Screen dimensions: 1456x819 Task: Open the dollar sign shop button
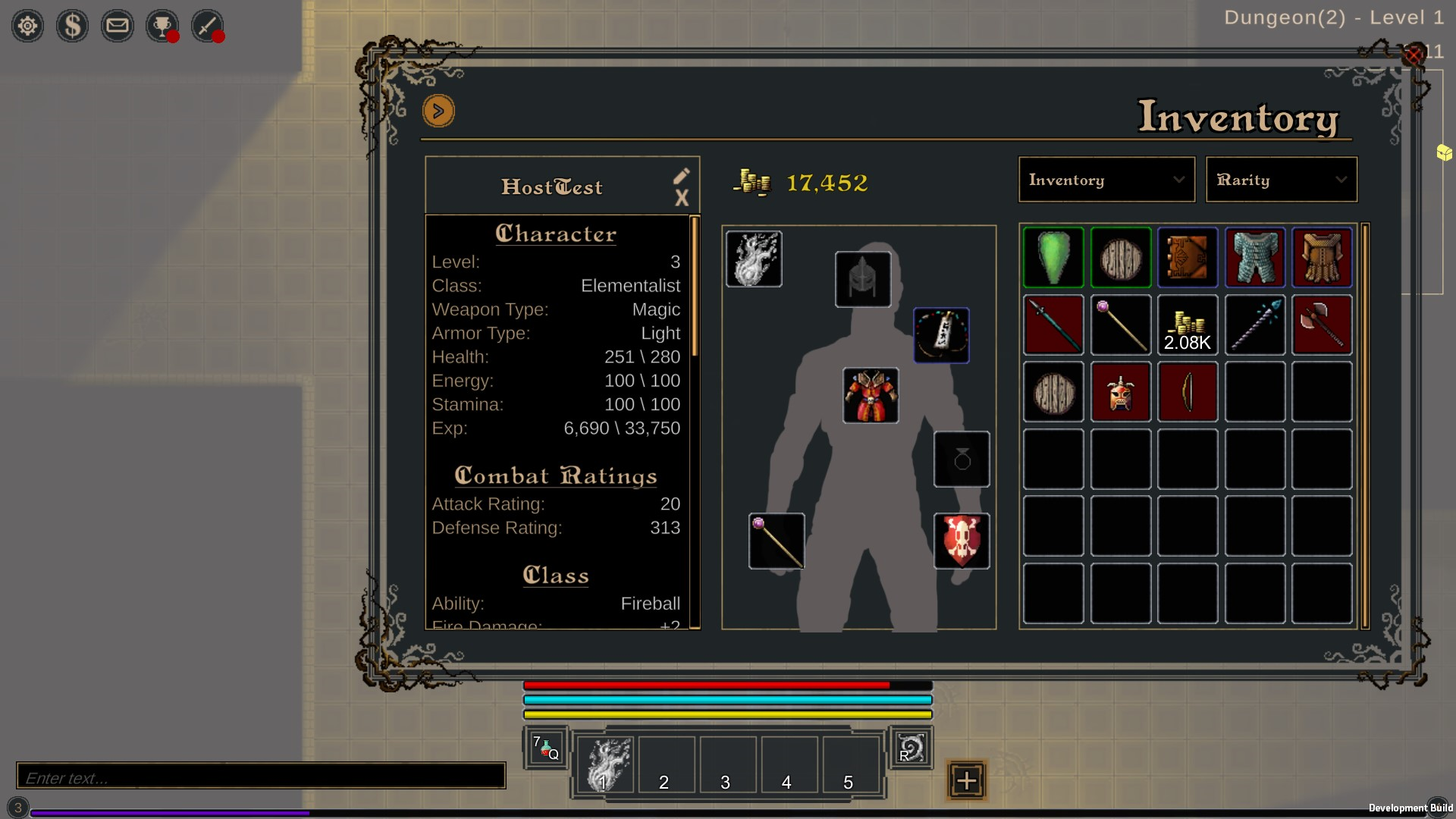click(72, 27)
